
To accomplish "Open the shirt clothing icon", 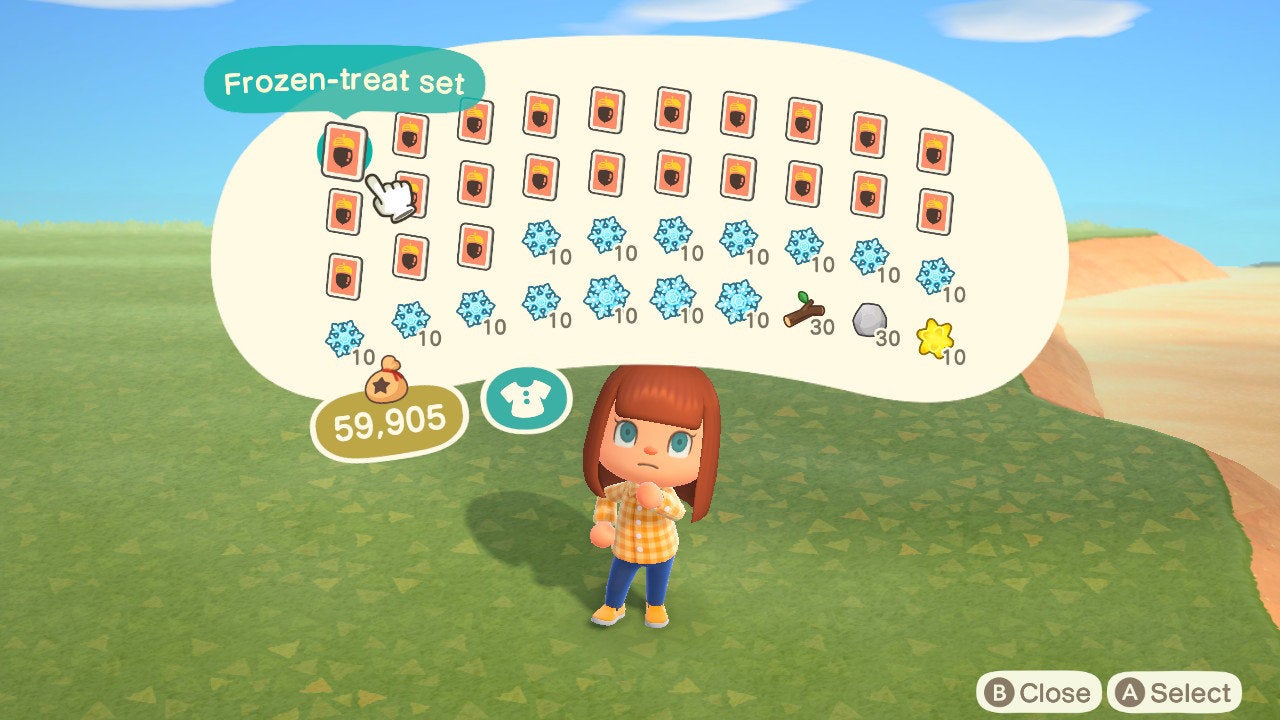I will [x=526, y=400].
